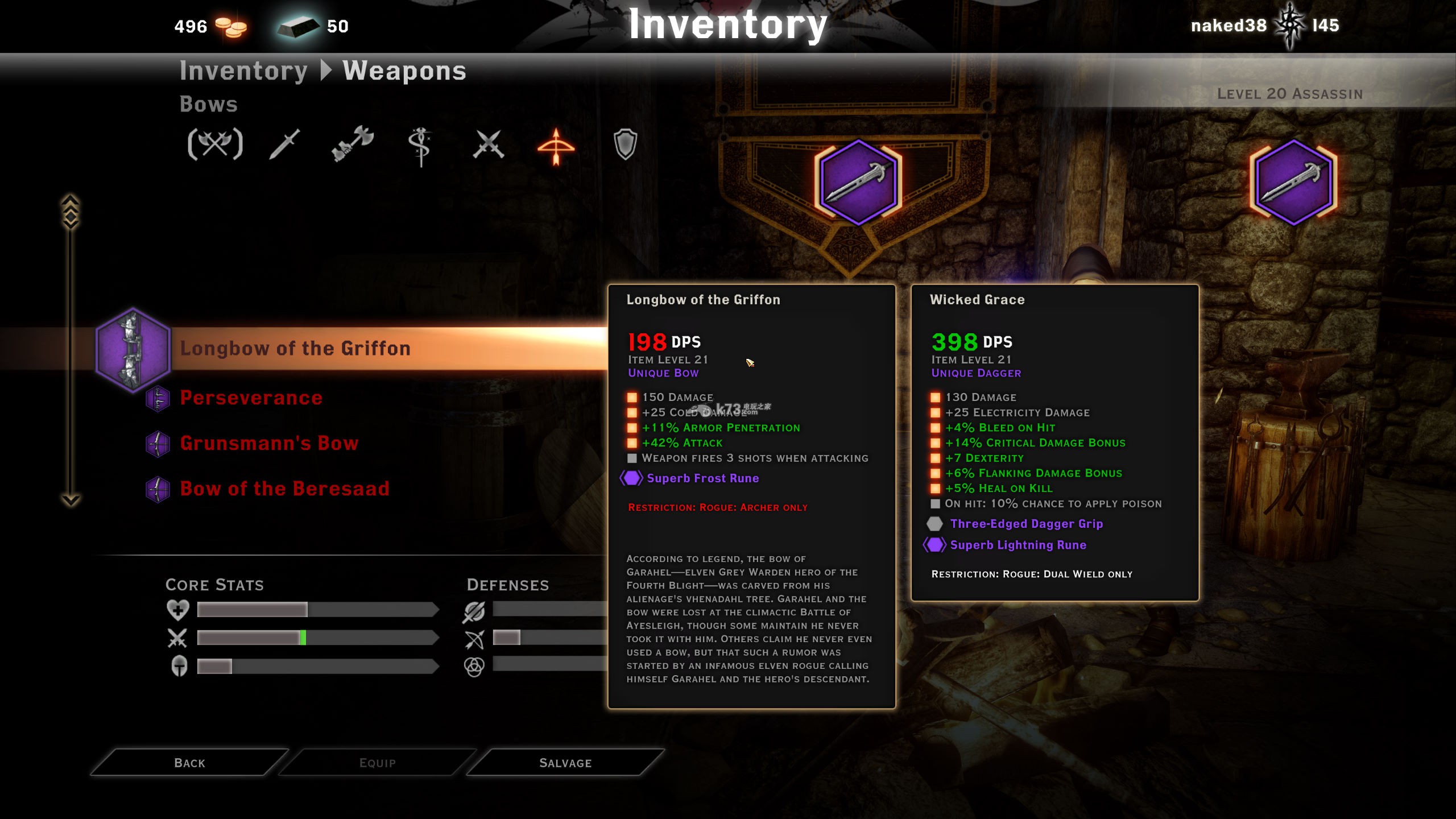Click the scroll-down arrow below the weapon list
The image size is (1456, 819).
tap(71, 500)
